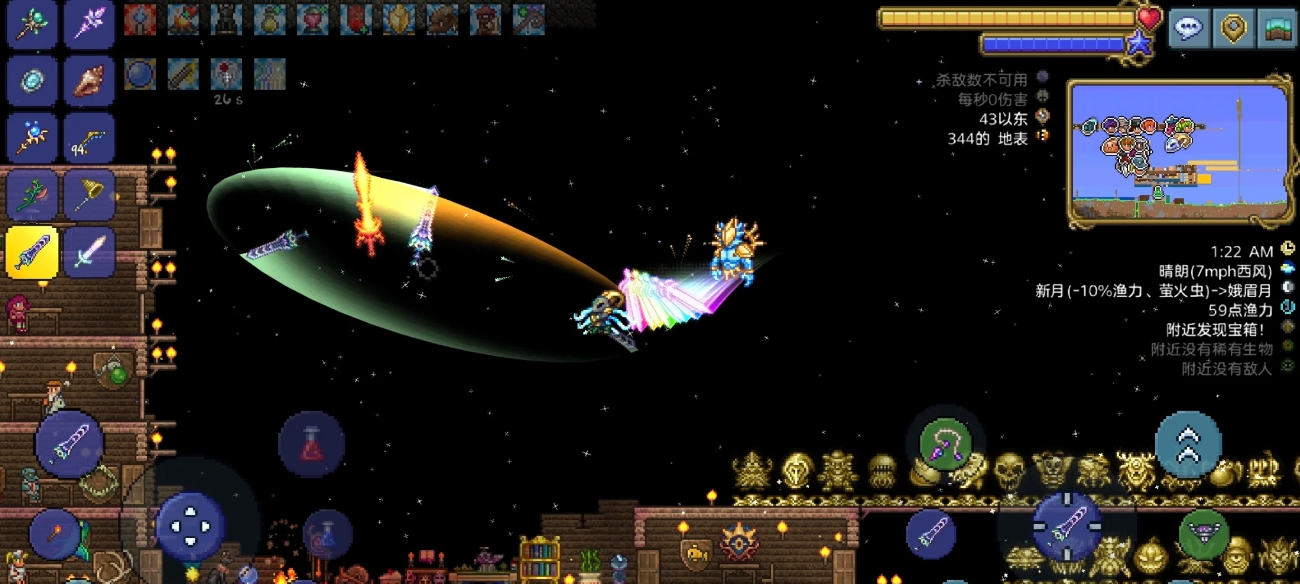Select the green thorny vine weapon slot
Screen dimensions: 1300x584
coord(33,194)
